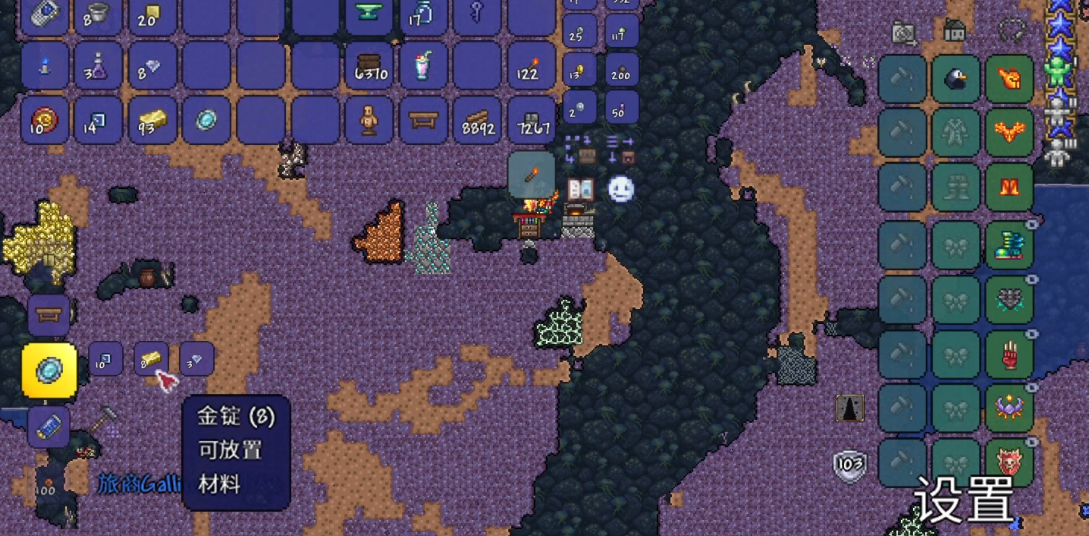Choose the cell phone crafting recipe
The width and height of the screenshot is (1089, 536).
tap(48, 425)
